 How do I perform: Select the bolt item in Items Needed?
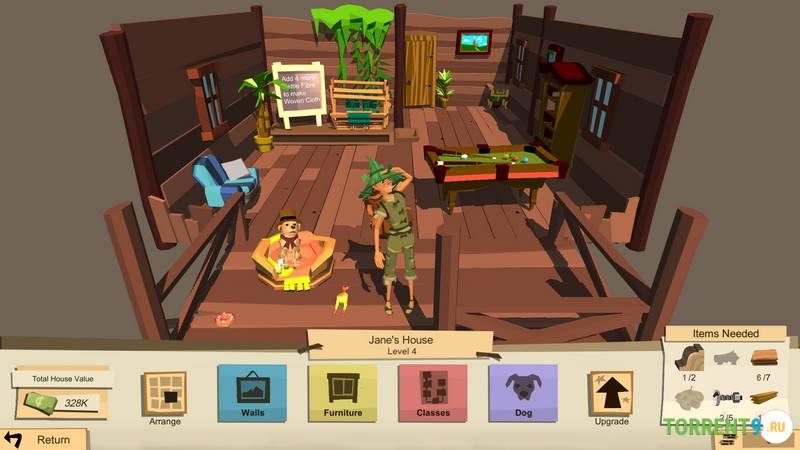tap(727, 396)
